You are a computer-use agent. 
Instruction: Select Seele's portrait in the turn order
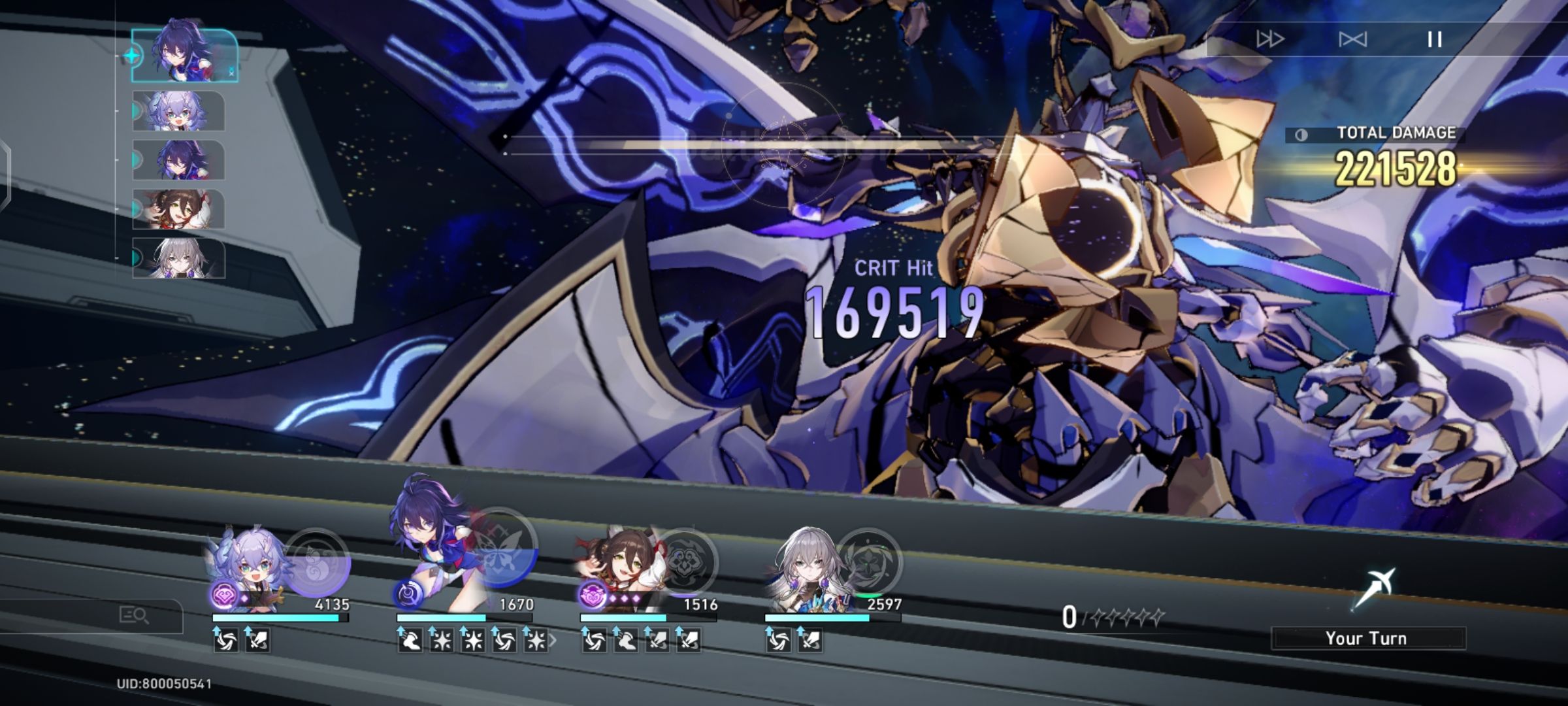click(x=182, y=56)
